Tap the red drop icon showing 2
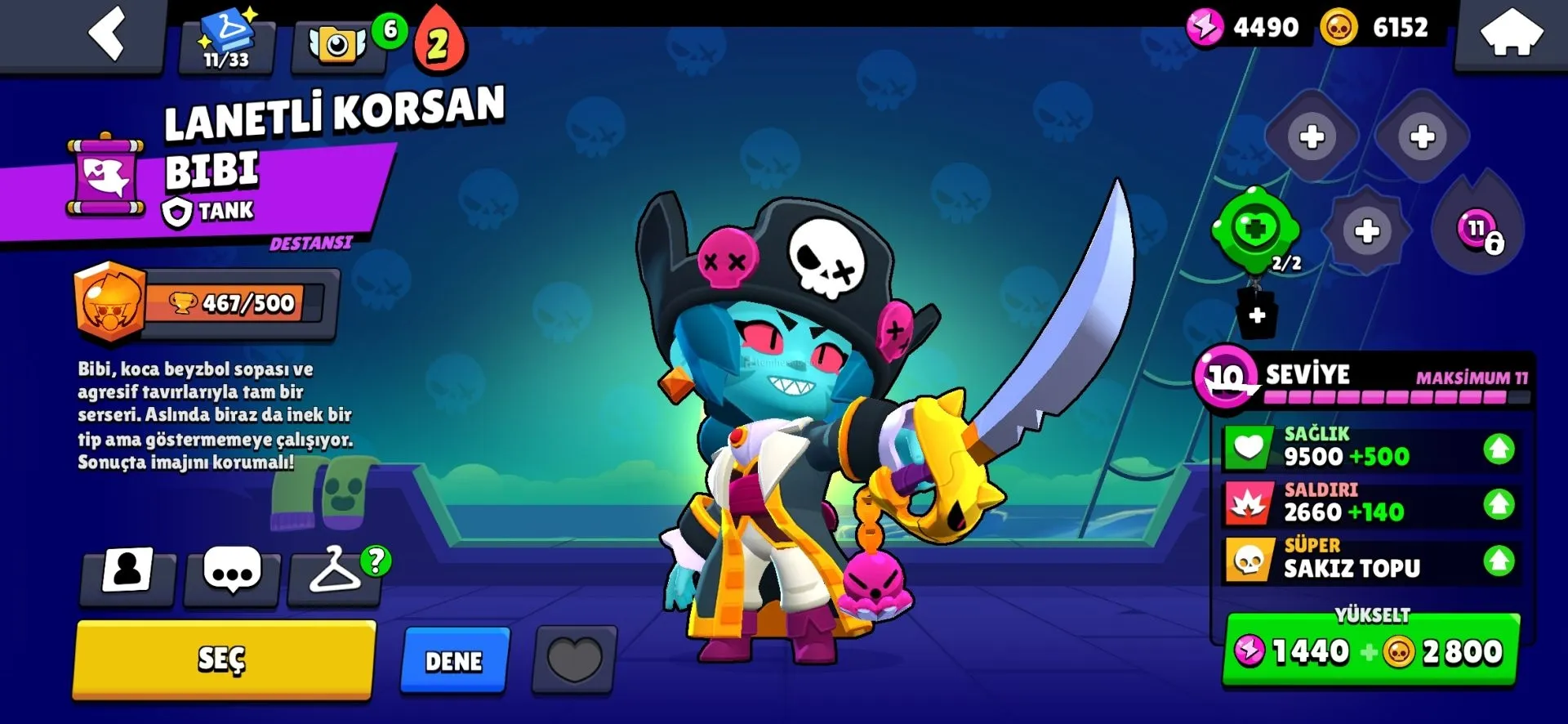Image resolution: width=1568 pixels, height=724 pixels. pos(439,42)
